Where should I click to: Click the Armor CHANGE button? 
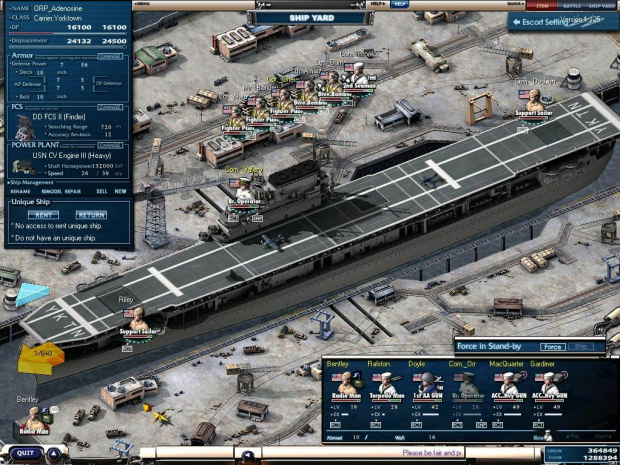point(110,56)
